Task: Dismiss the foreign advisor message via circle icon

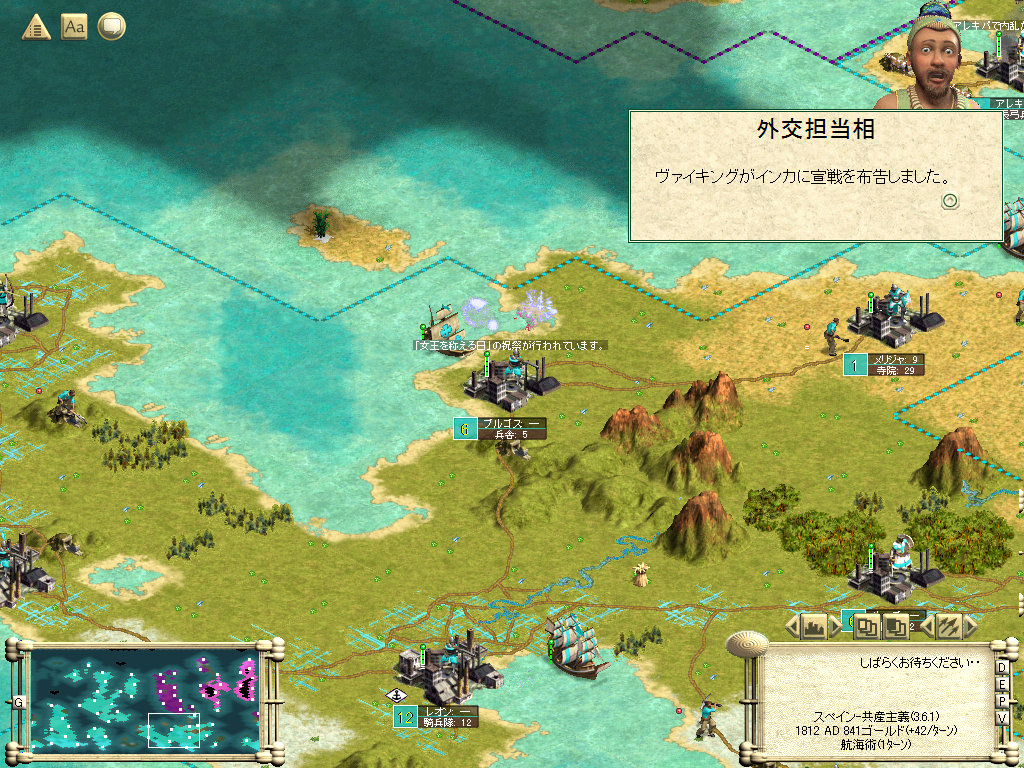Action: 950,200
